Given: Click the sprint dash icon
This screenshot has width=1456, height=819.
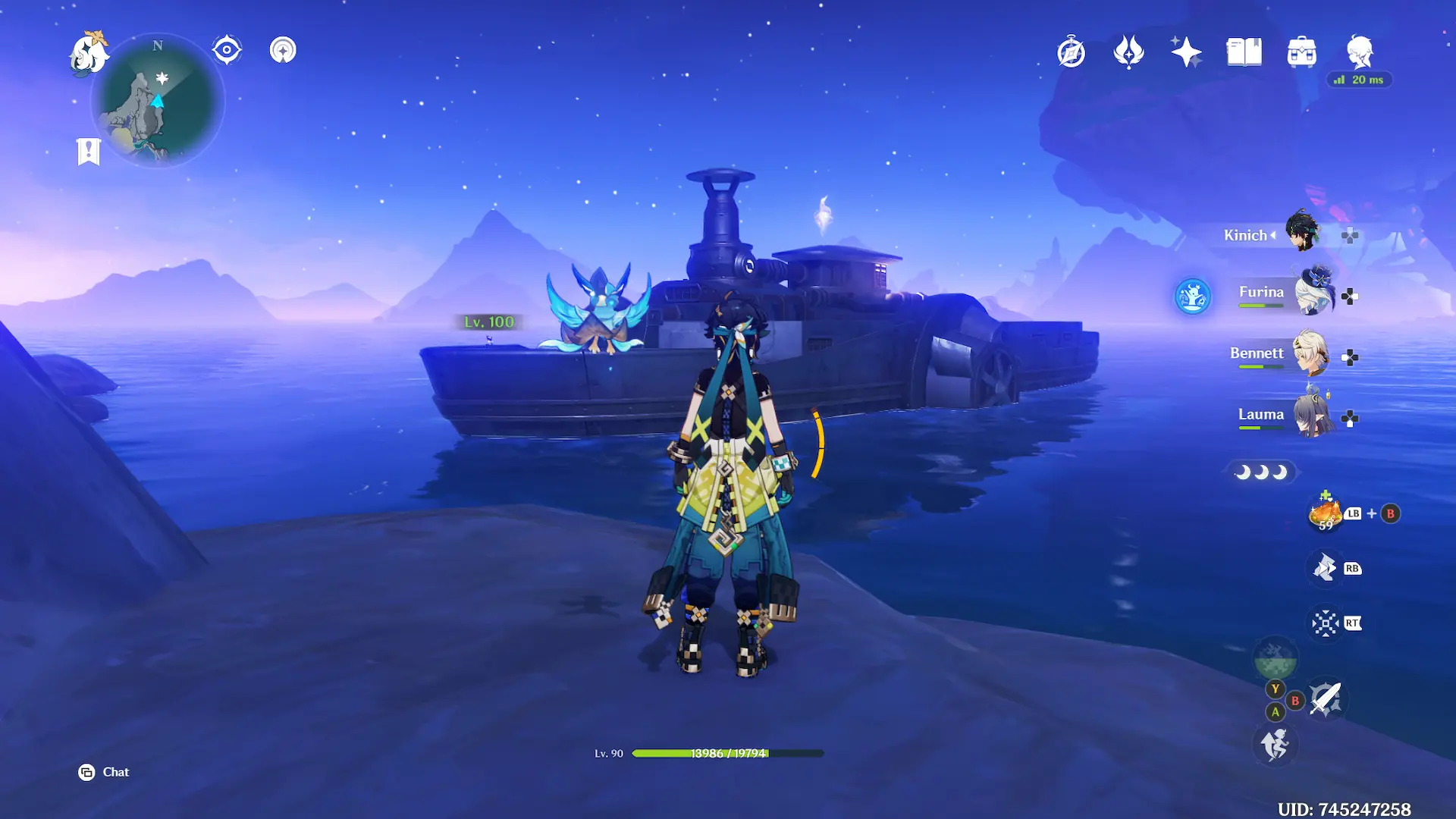Looking at the screenshot, I should click(1275, 745).
